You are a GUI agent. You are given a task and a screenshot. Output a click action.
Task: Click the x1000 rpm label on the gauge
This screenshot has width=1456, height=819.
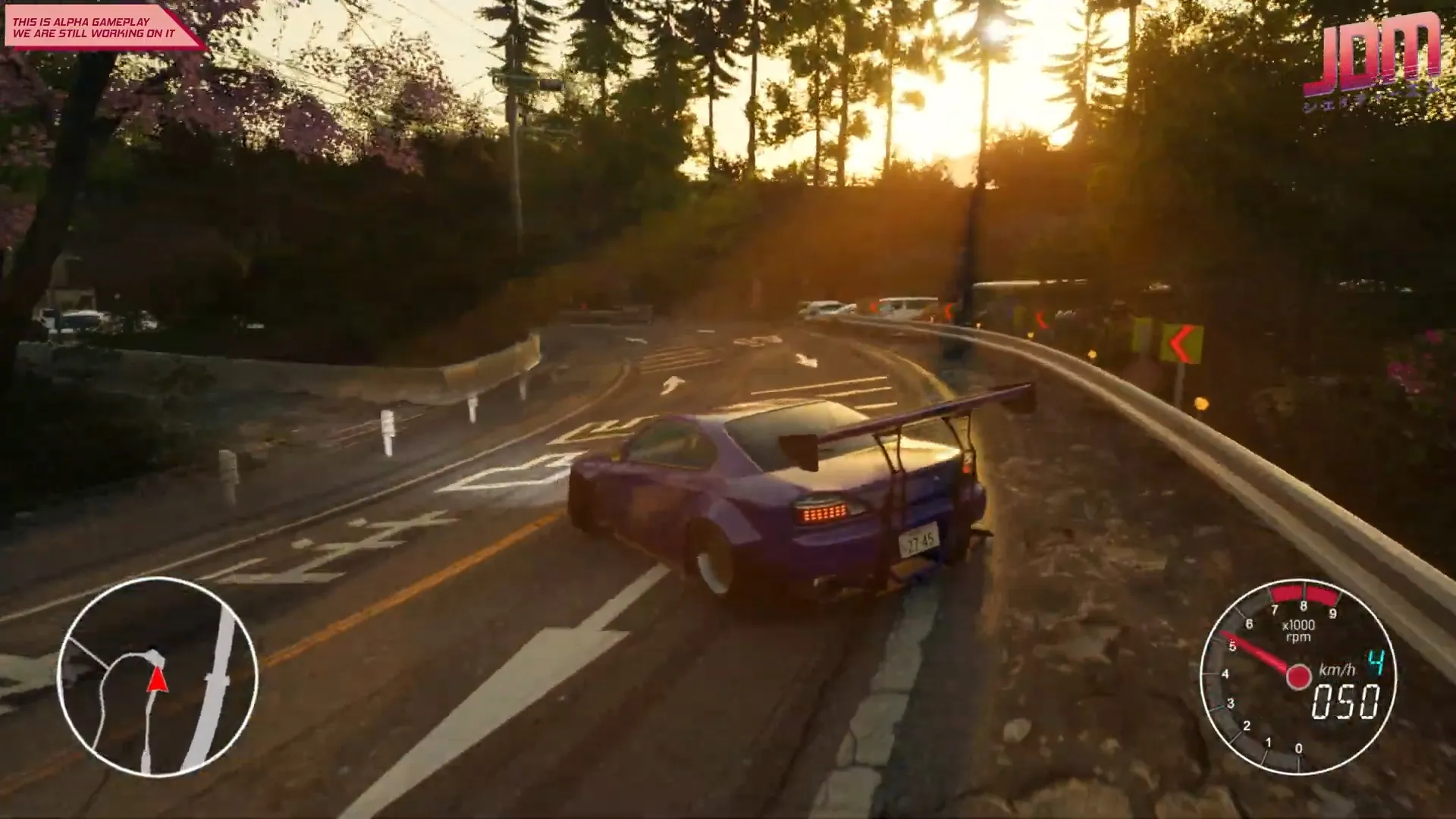click(x=1299, y=630)
